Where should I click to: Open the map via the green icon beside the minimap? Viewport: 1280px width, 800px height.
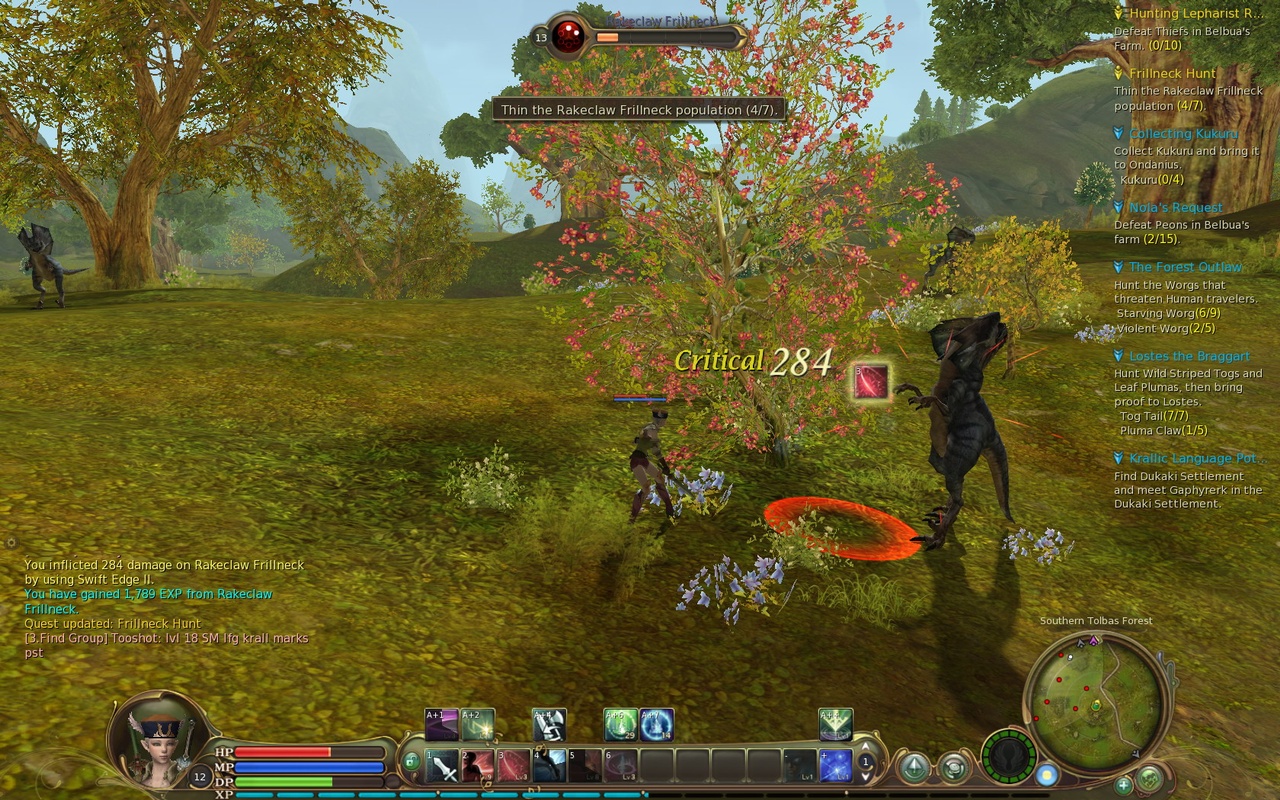pyautogui.click(x=1150, y=778)
